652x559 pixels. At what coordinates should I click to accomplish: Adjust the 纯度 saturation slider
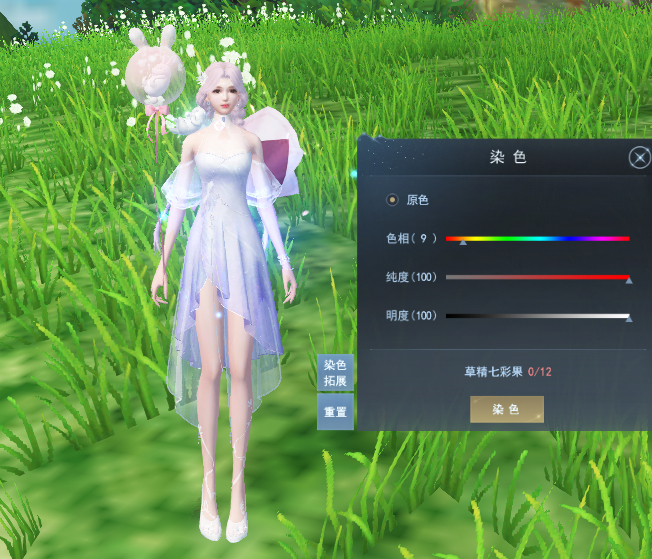point(537,277)
